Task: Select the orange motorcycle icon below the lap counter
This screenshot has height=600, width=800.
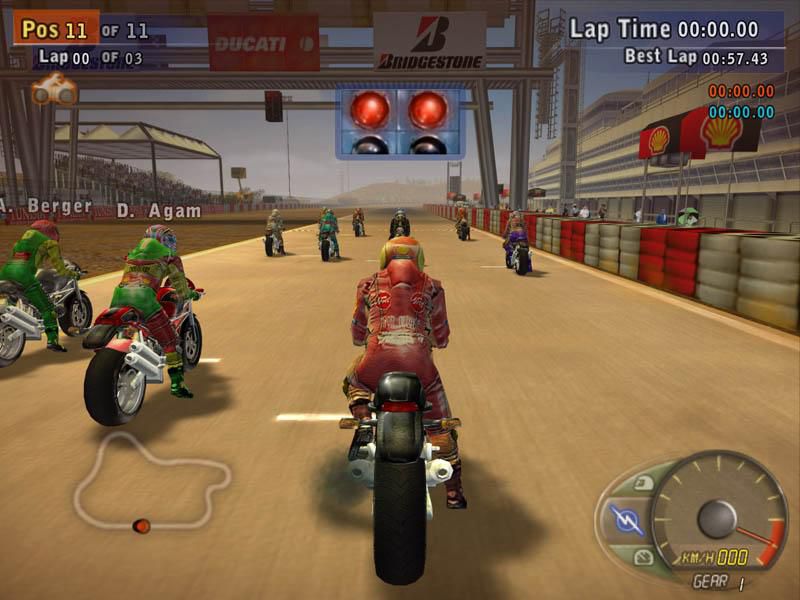Action: (x=54, y=92)
